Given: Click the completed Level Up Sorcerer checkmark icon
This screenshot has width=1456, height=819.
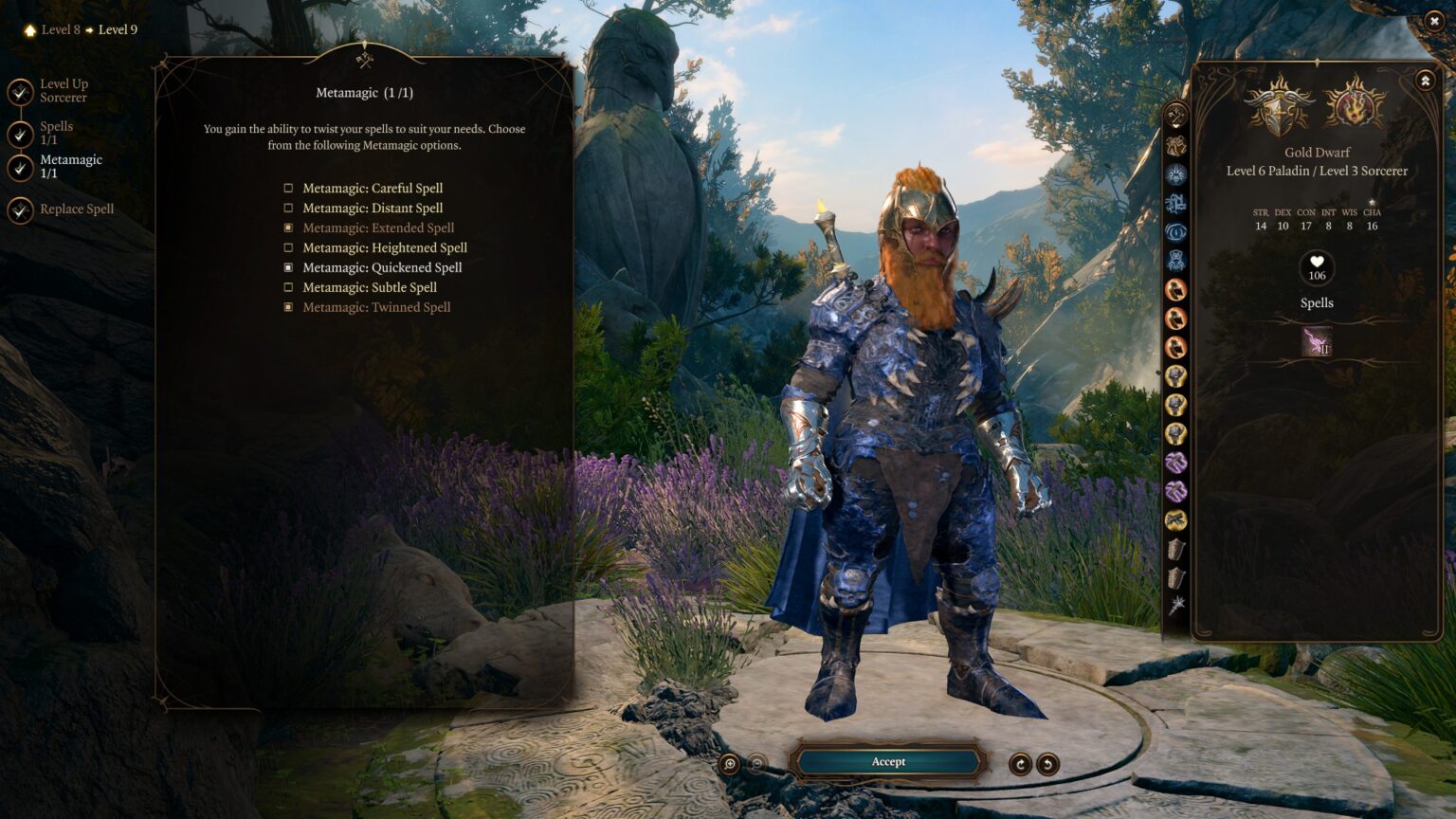Looking at the screenshot, I should tap(19, 91).
